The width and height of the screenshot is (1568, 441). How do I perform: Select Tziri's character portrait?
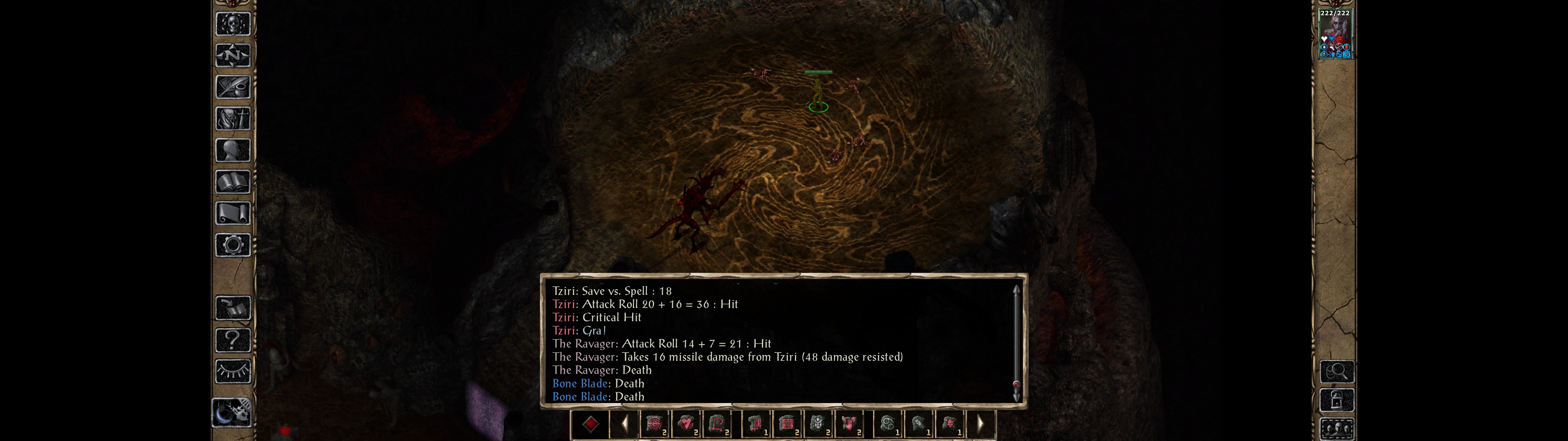point(1334,34)
